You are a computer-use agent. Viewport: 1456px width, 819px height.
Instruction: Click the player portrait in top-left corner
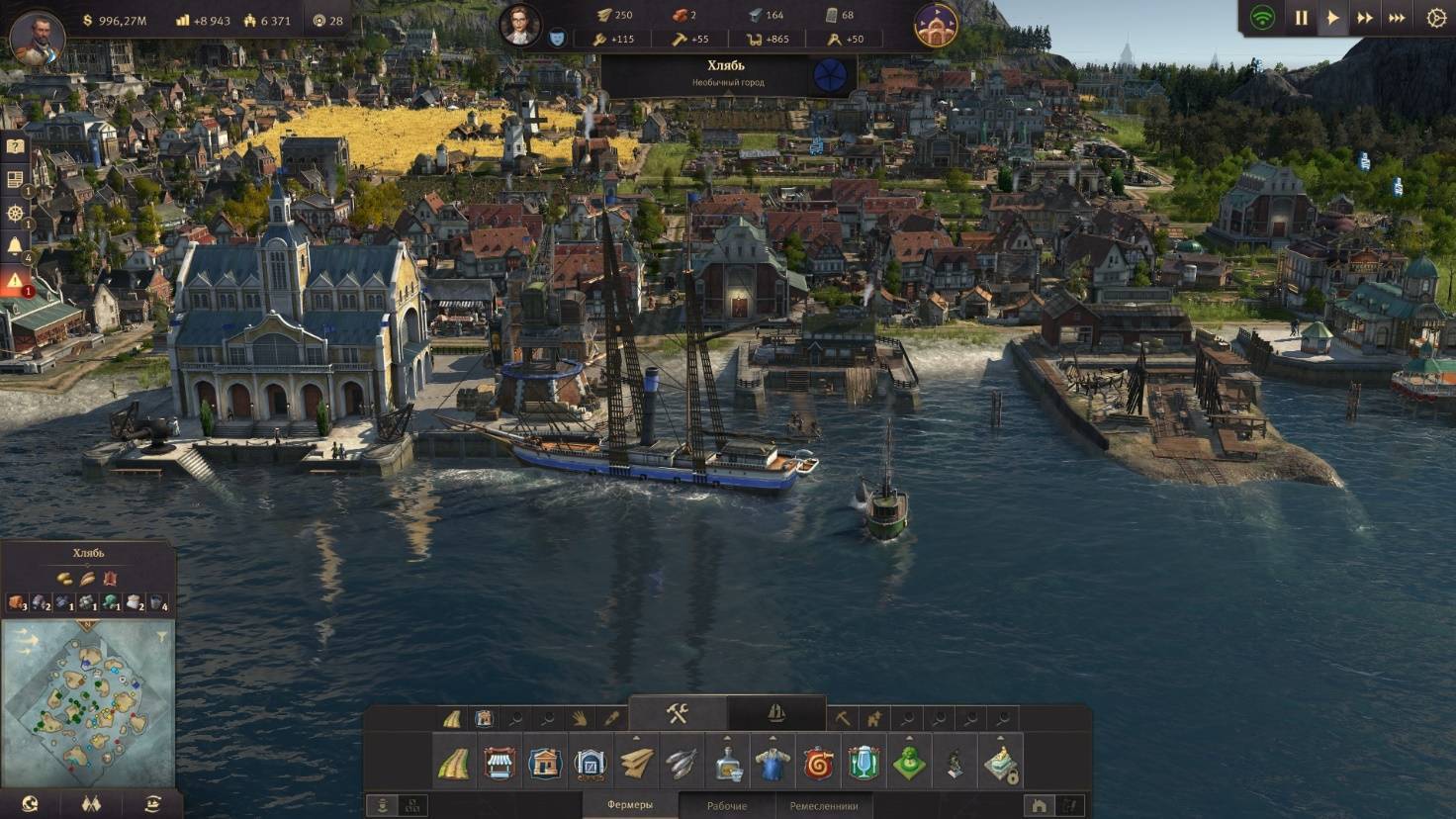tap(37, 35)
